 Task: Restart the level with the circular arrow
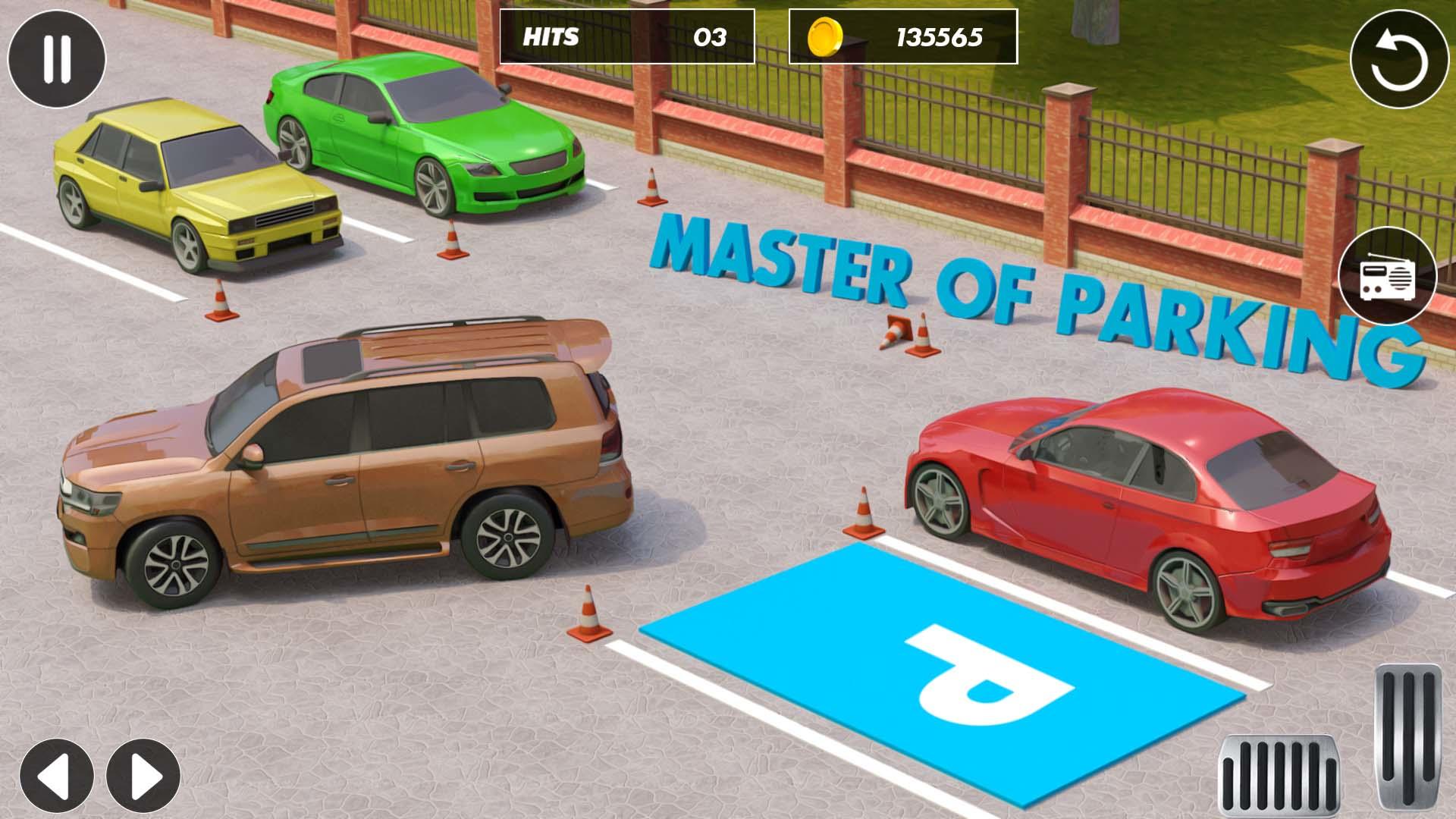1399,59
